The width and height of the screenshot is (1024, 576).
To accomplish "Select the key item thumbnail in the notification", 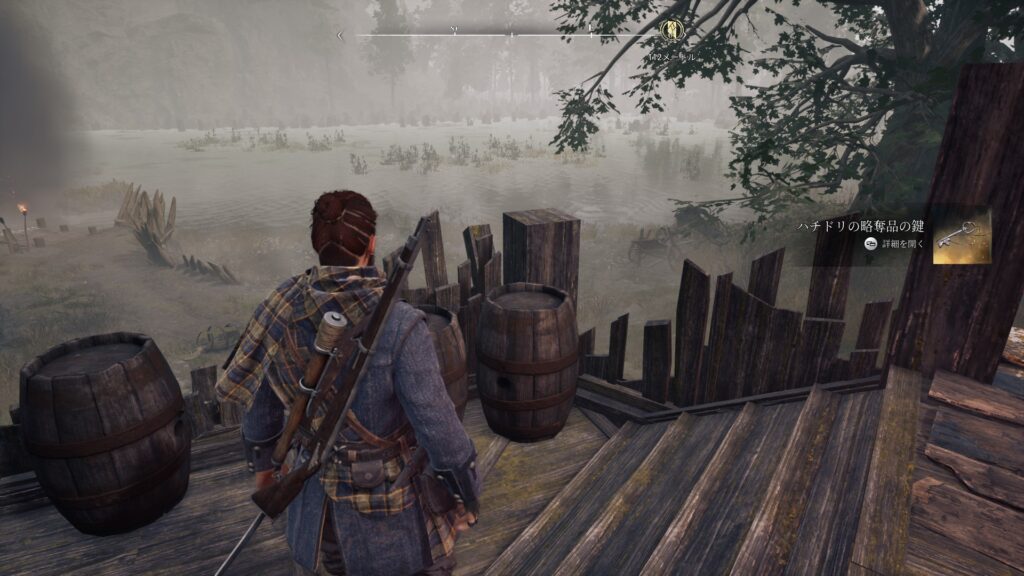I will click(x=962, y=236).
